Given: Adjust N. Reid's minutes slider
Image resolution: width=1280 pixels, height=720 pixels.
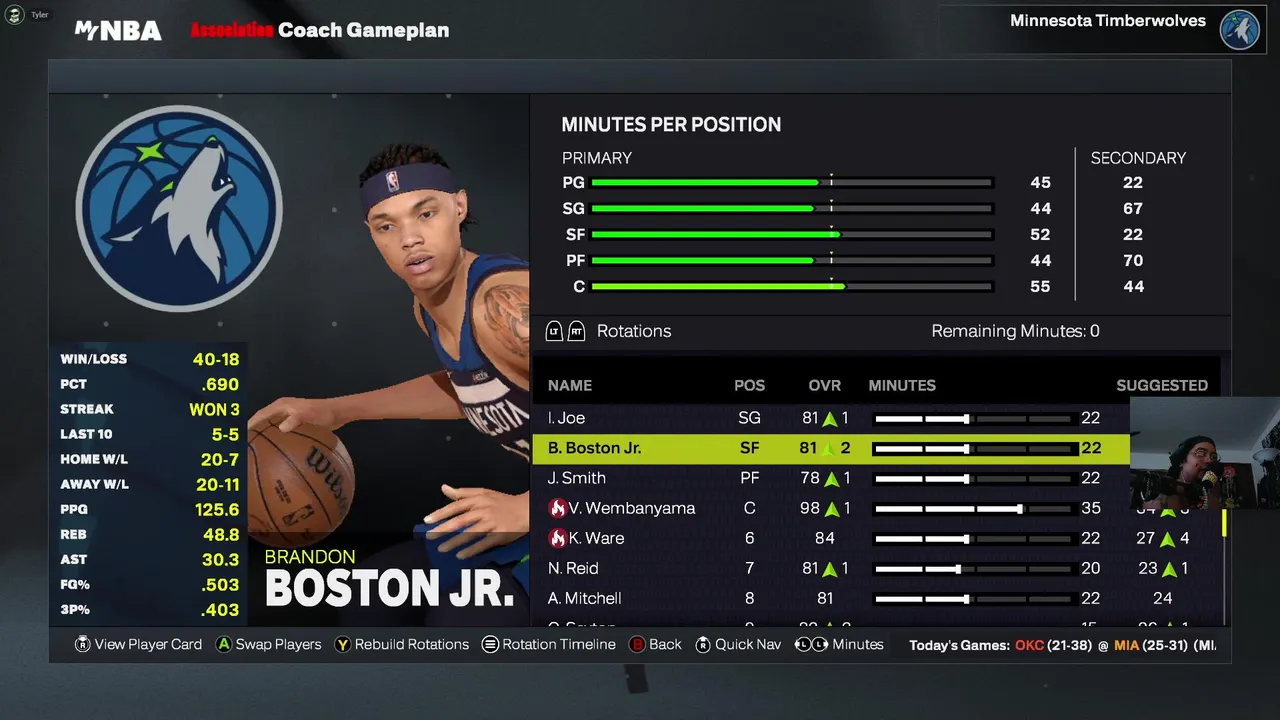Looking at the screenshot, I should click(958, 568).
